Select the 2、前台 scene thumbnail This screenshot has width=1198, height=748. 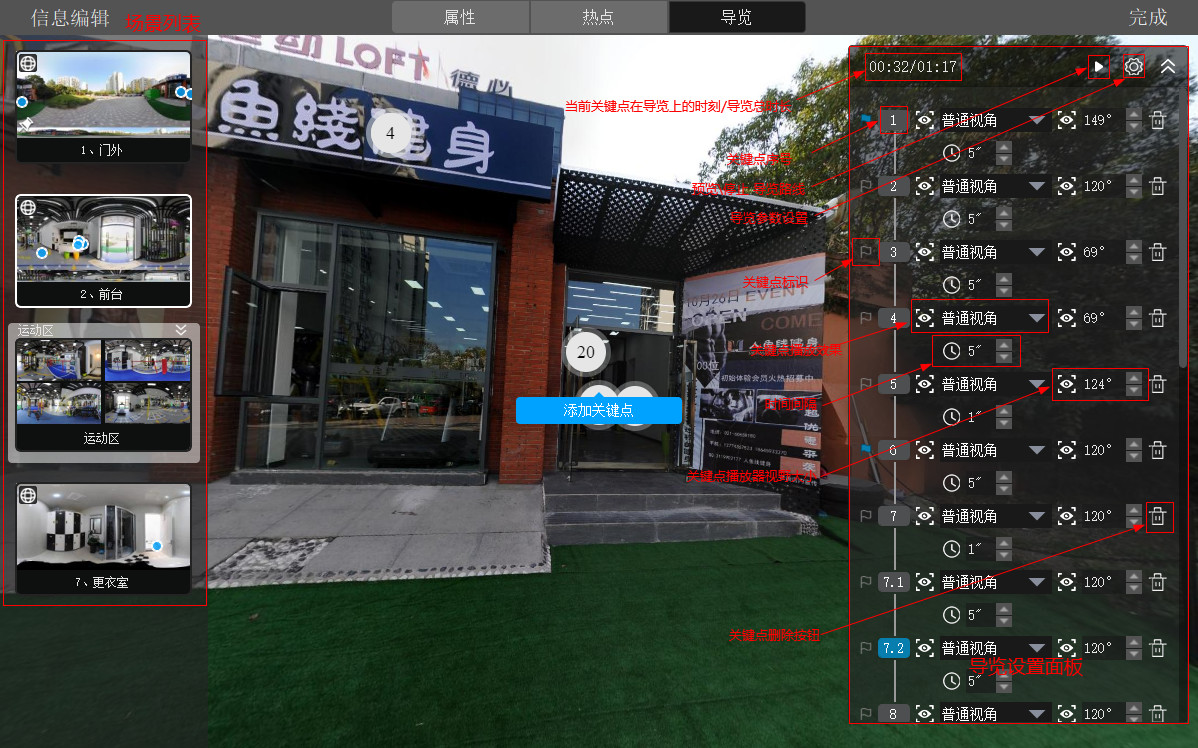(103, 250)
